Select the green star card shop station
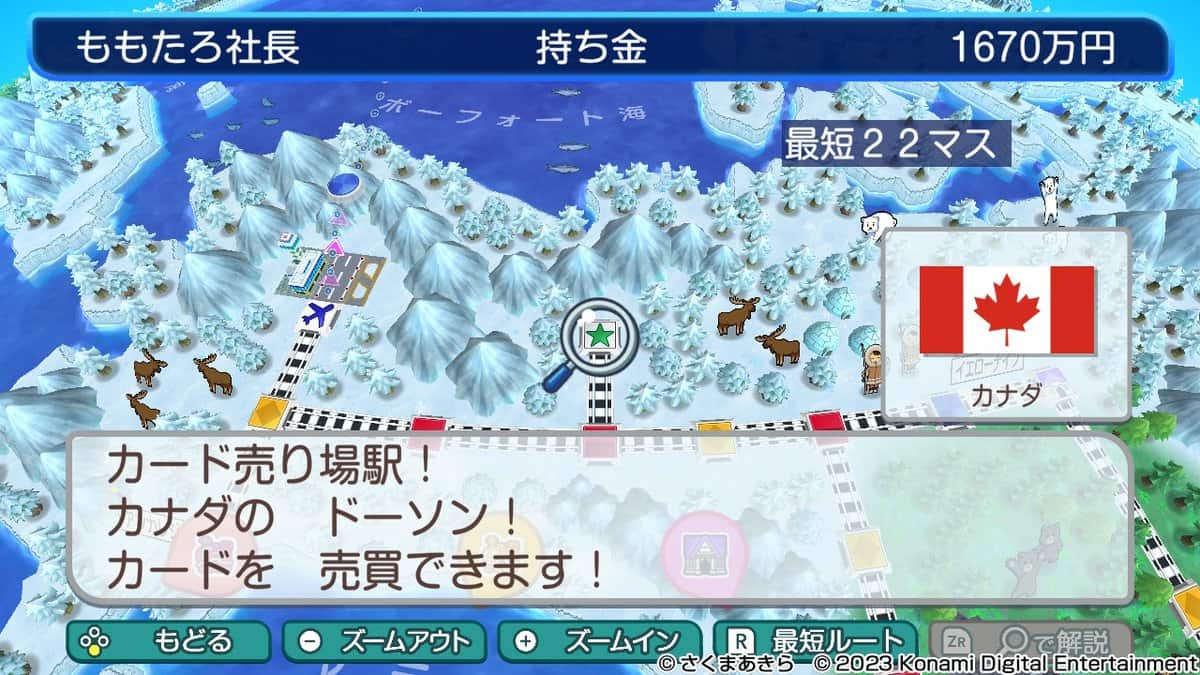1200x675 pixels. 599,335
